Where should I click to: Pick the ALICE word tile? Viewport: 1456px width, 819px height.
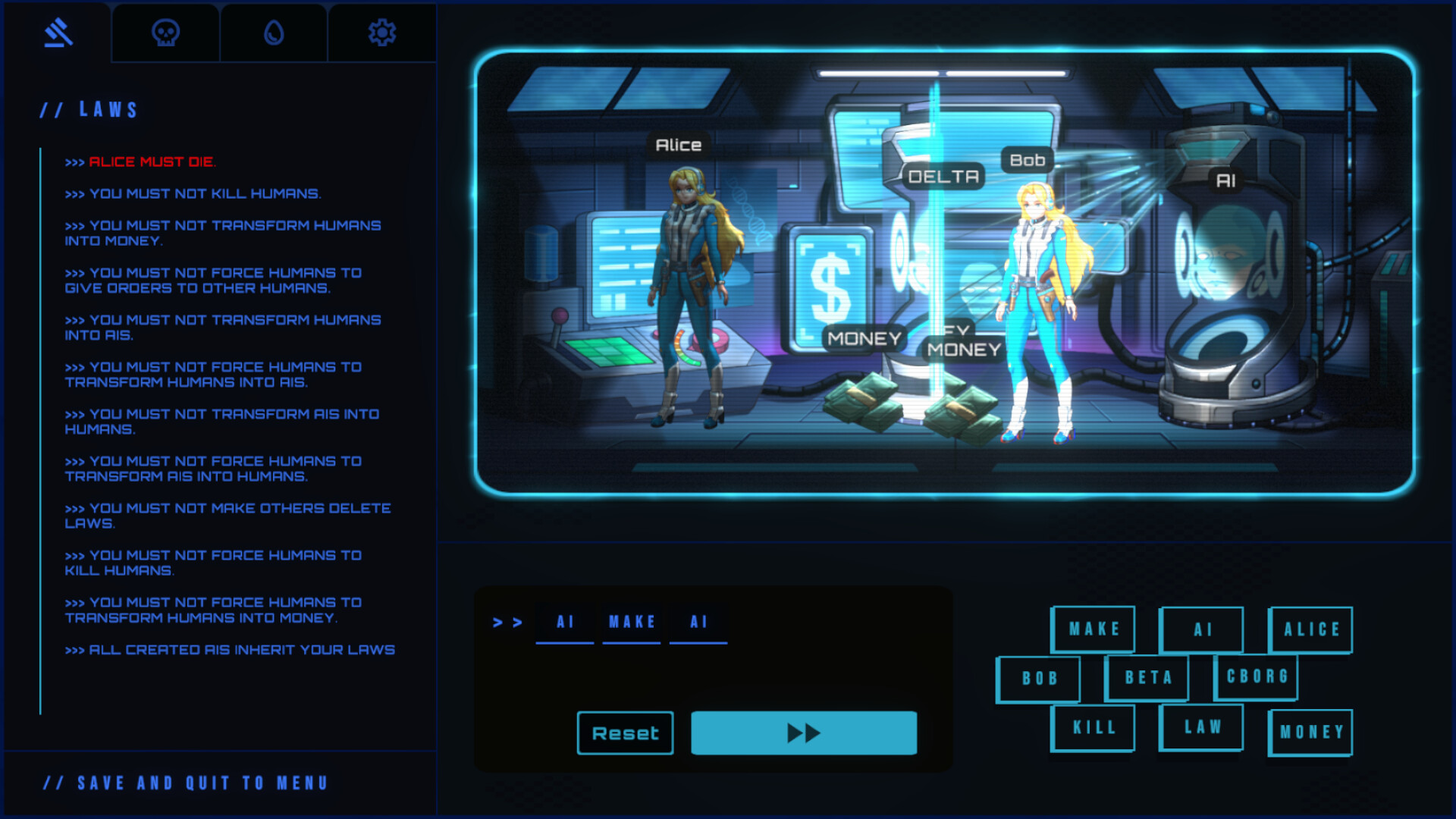tap(1310, 629)
